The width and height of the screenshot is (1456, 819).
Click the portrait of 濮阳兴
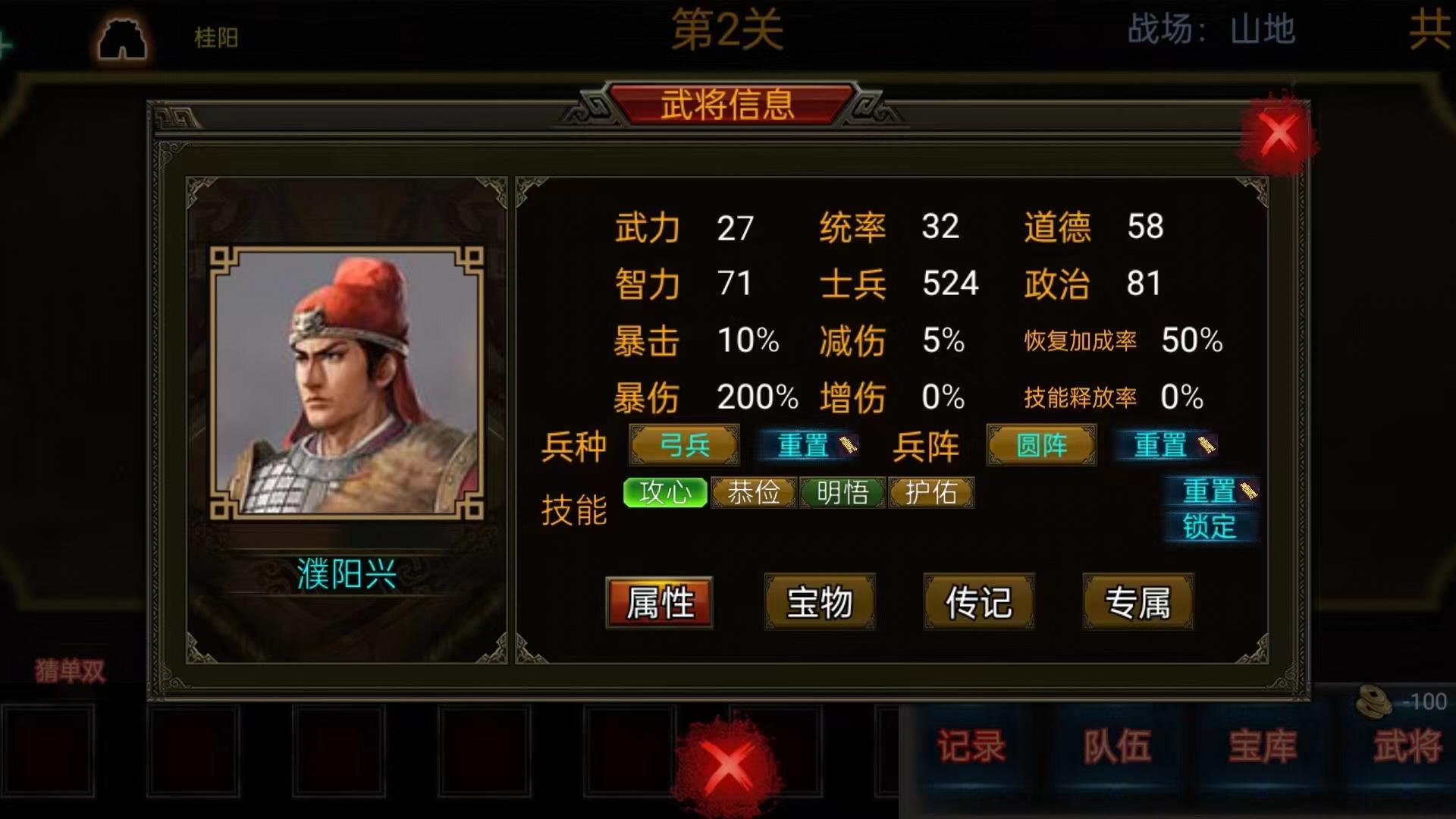point(347,383)
